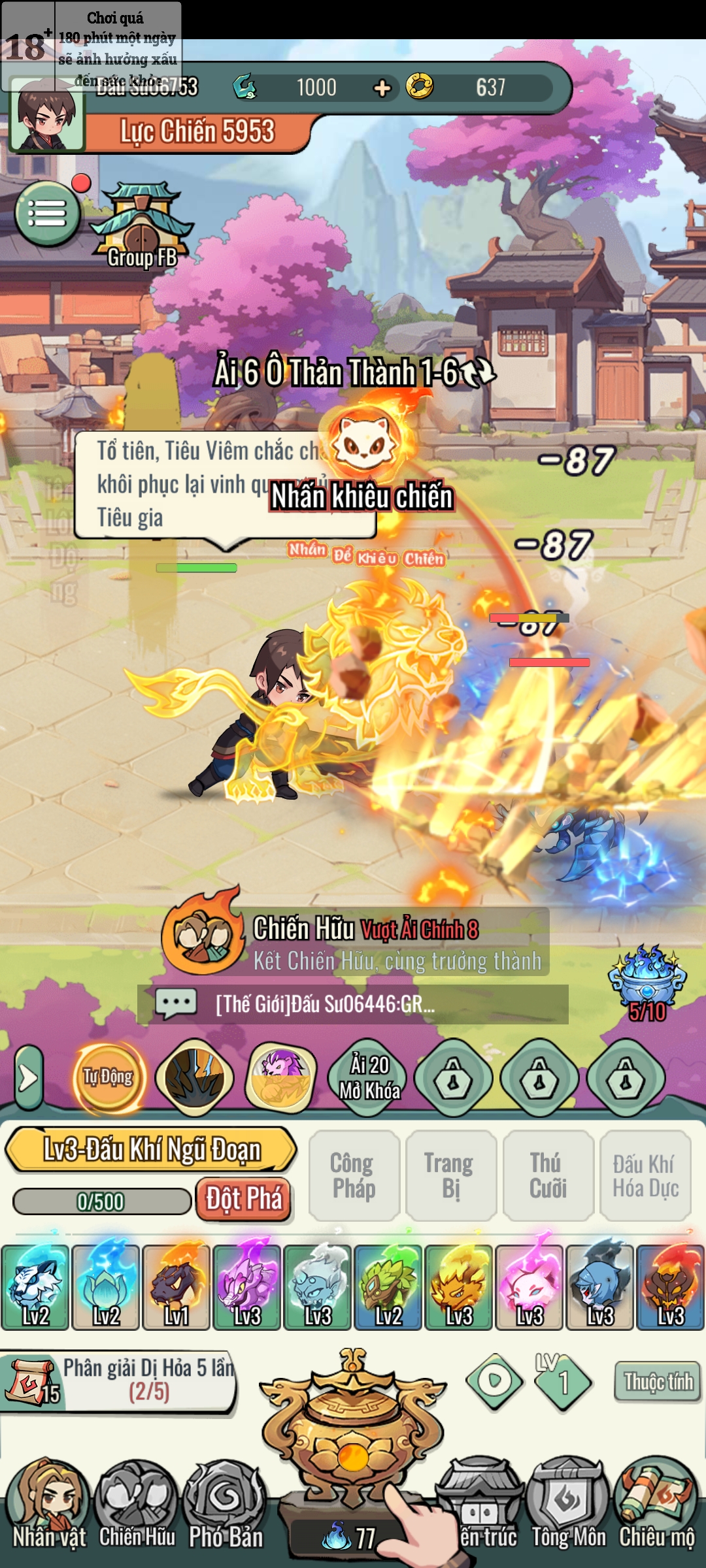Image resolution: width=706 pixels, height=1568 pixels.
Task: Open the Tông Môn sect menu
Action: tap(568, 1509)
